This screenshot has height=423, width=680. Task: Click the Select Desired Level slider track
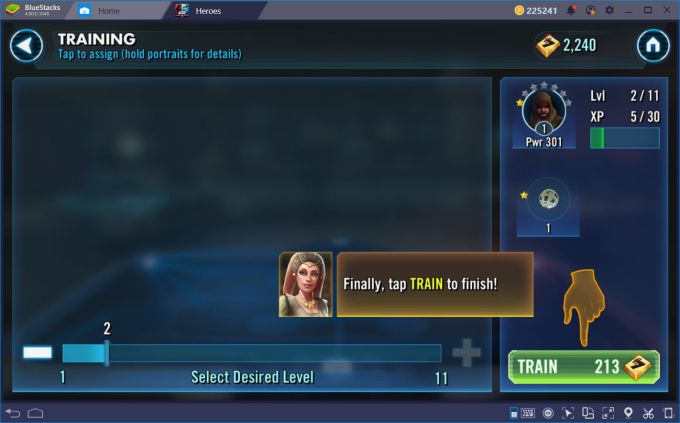pos(251,353)
